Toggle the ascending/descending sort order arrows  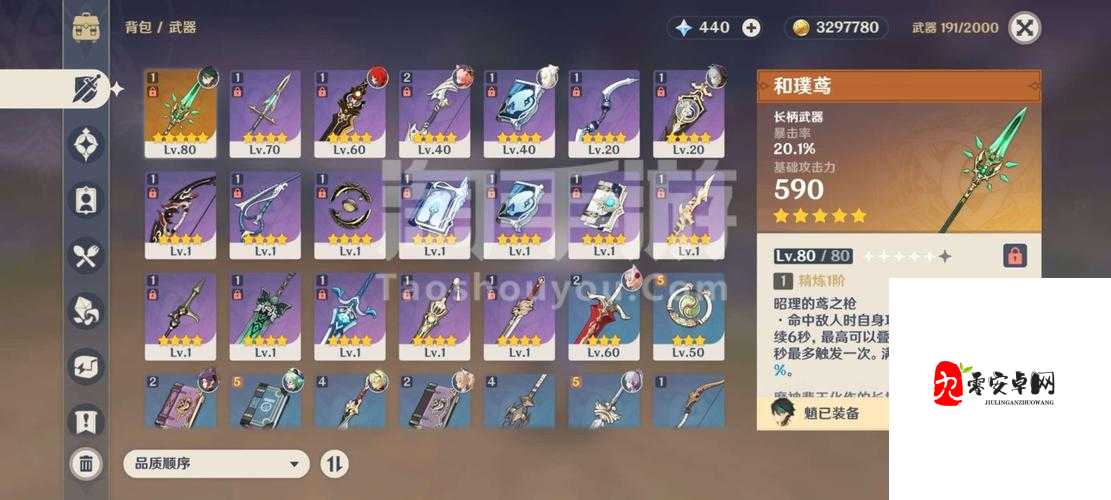coord(334,463)
